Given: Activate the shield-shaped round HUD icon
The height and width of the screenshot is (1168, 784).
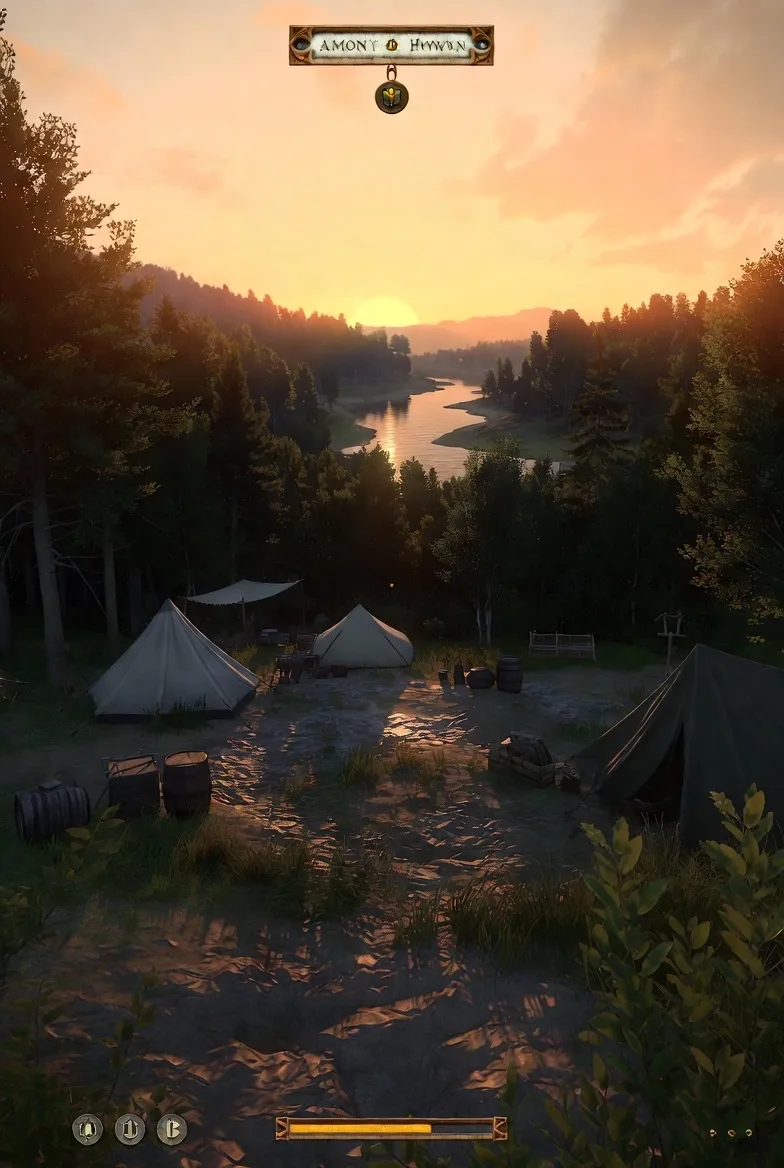Looking at the screenshot, I should [x=130, y=1129].
